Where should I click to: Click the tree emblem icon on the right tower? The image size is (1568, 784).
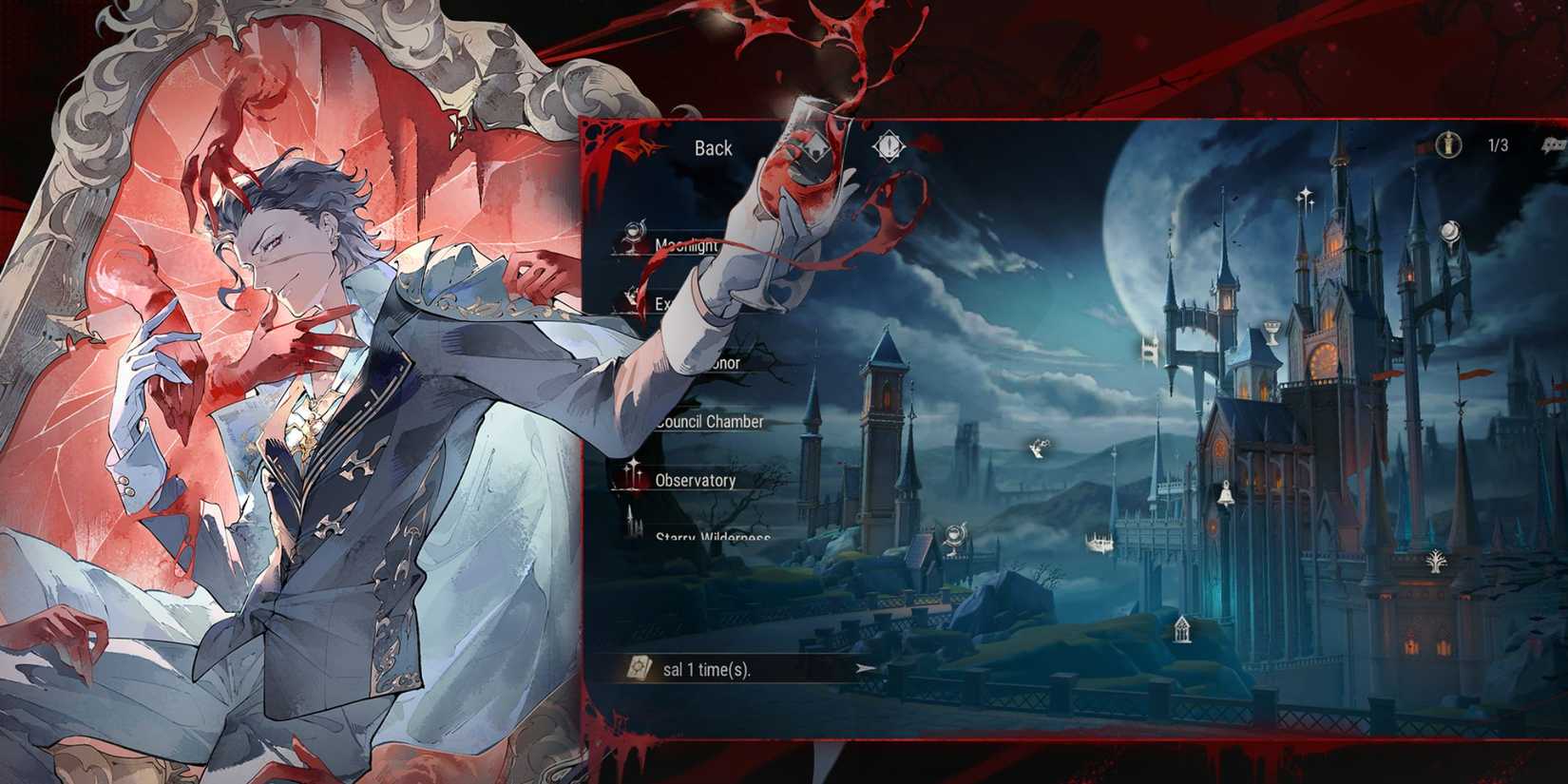click(1436, 561)
